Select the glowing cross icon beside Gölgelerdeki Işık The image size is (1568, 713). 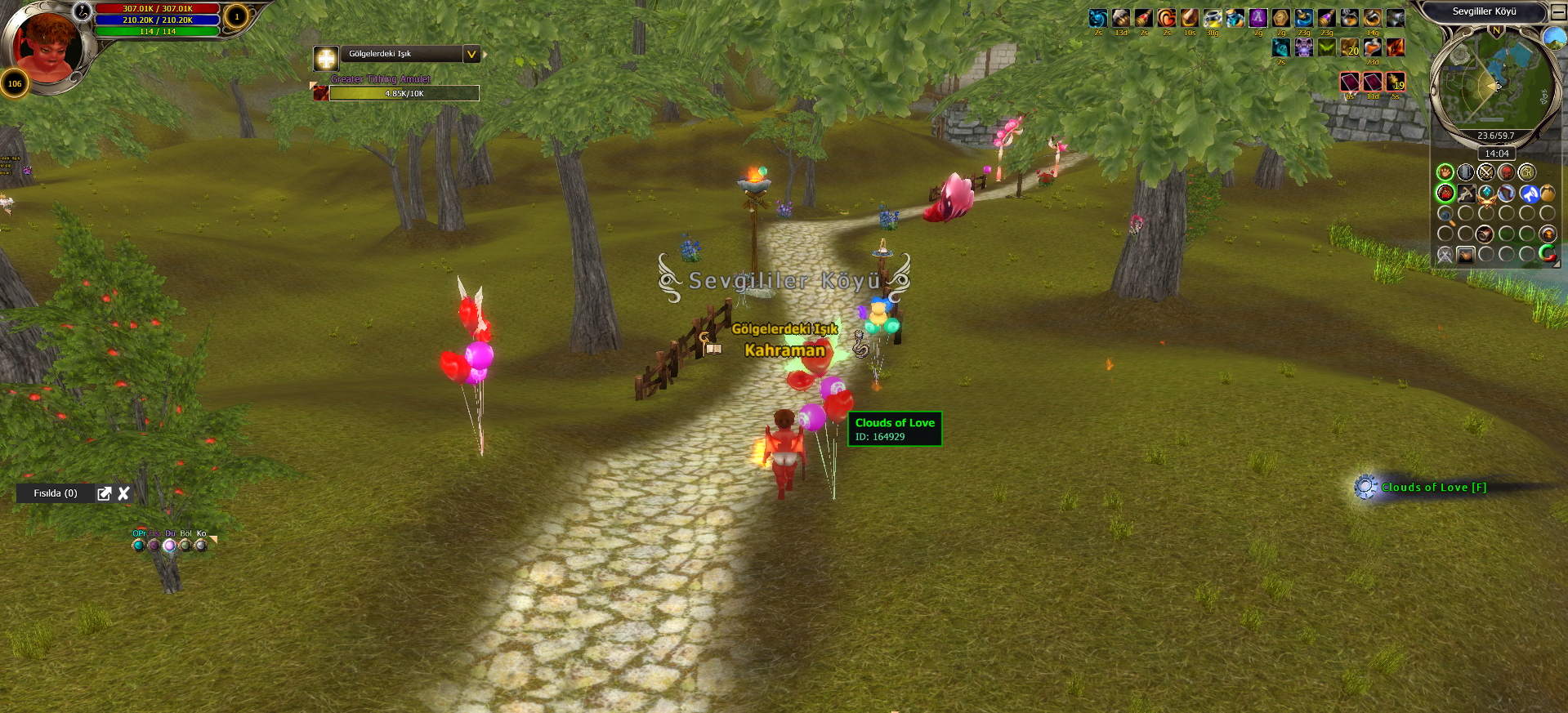(326, 58)
